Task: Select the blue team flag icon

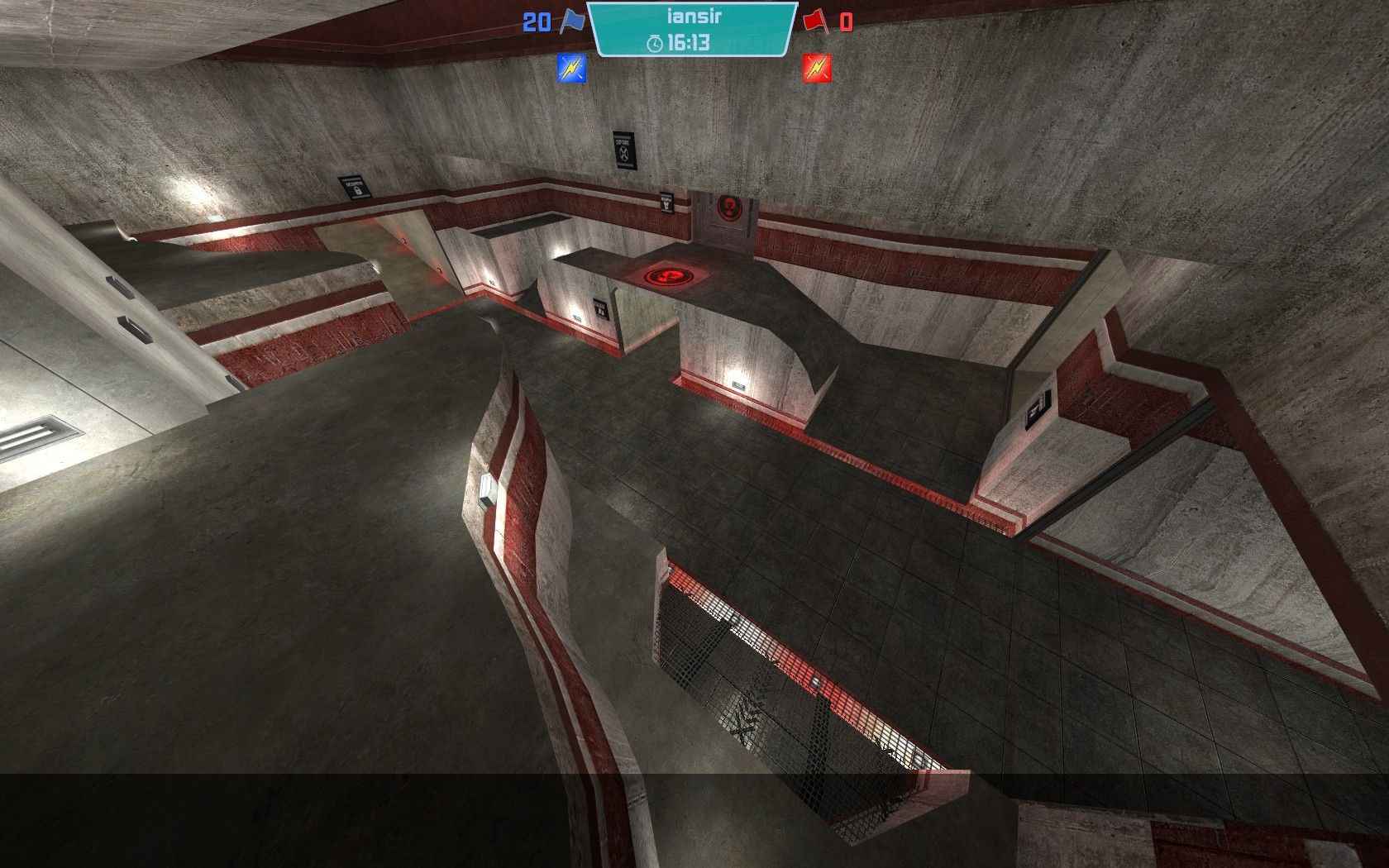Action: [572, 21]
